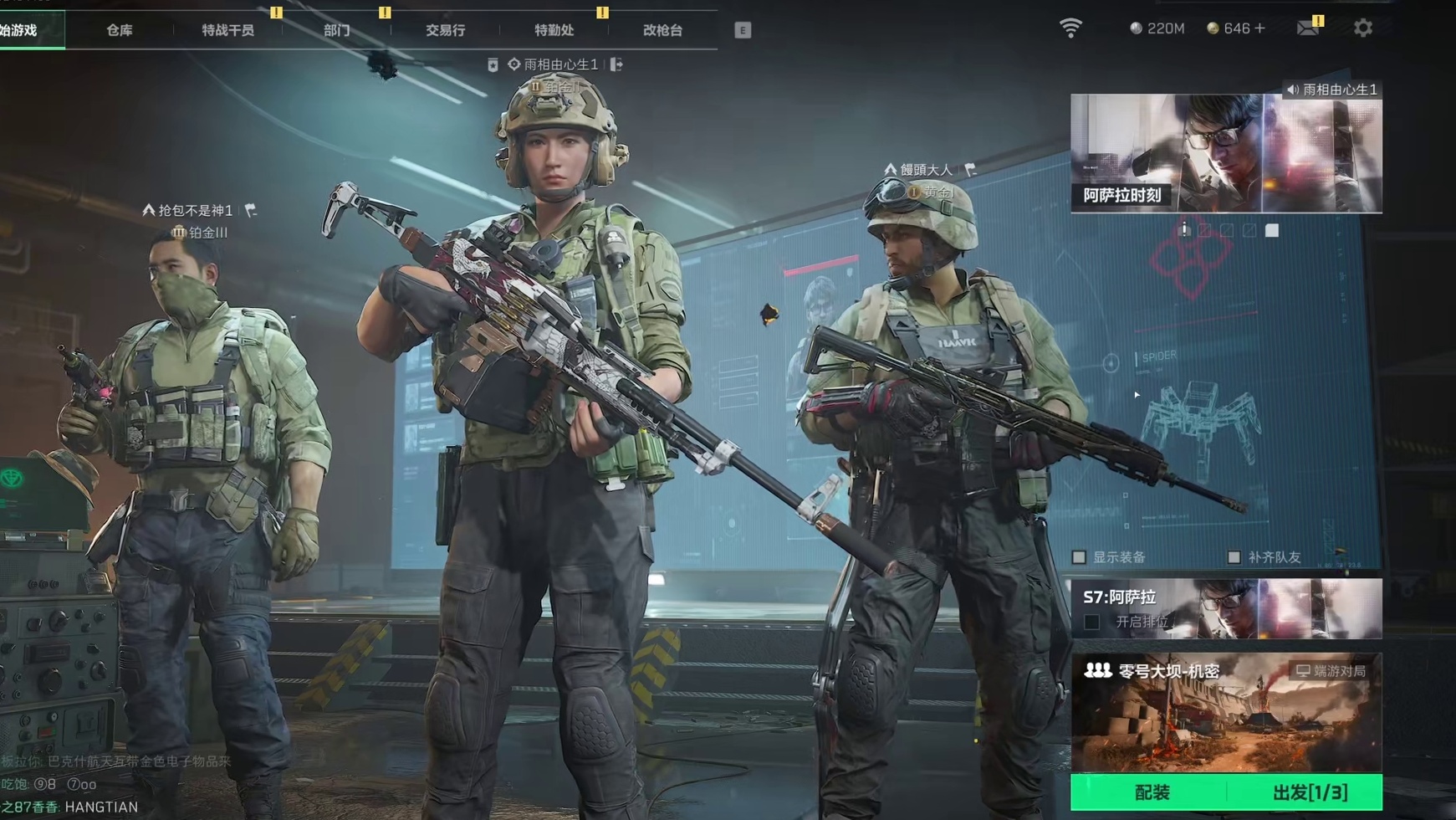The height and width of the screenshot is (820, 1456).
Task: Switch to the 仓库 tab
Action: coord(120,30)
